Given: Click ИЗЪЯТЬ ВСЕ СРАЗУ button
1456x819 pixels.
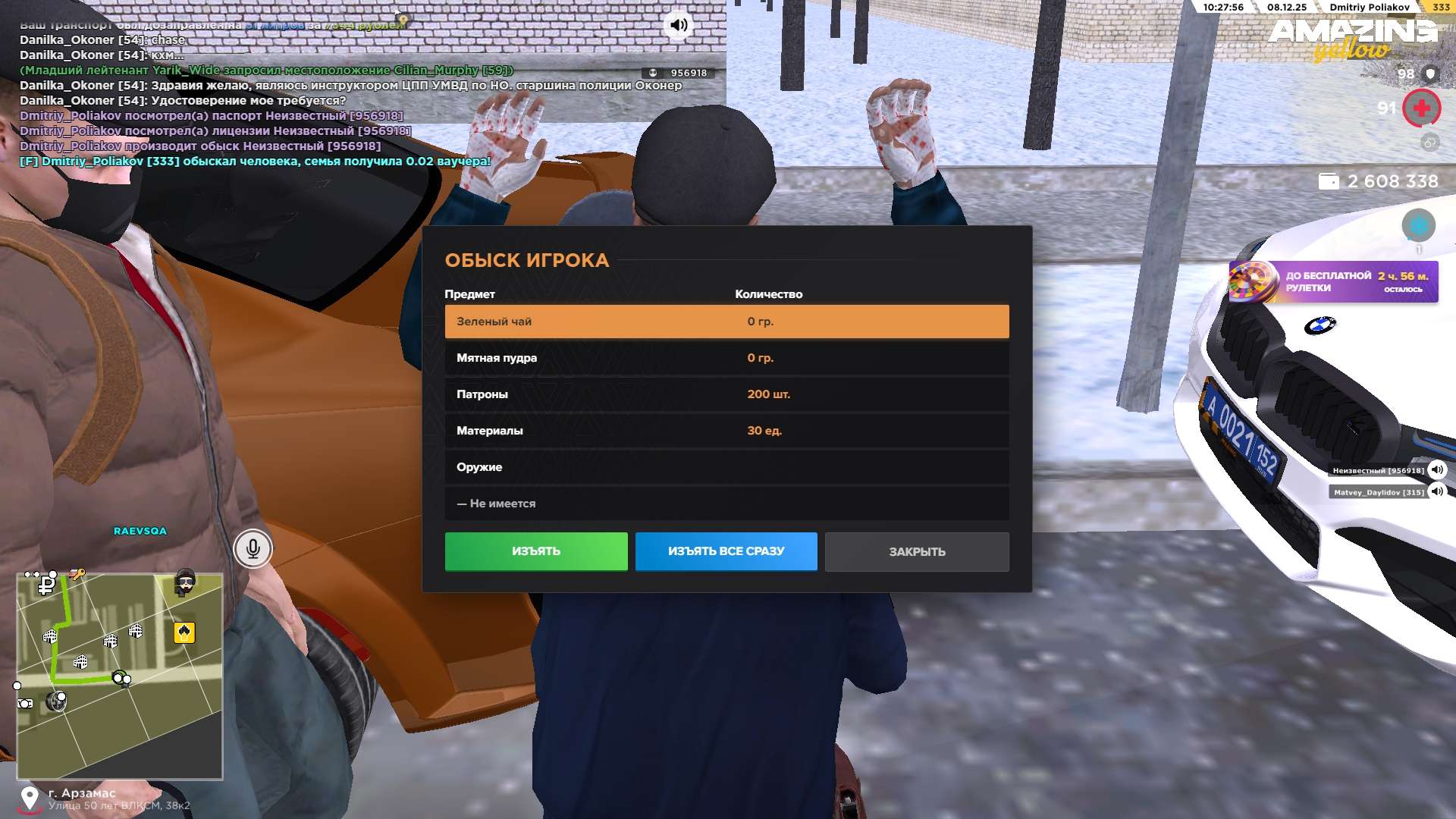Looking at the screenshot, I should click(726, 551).
